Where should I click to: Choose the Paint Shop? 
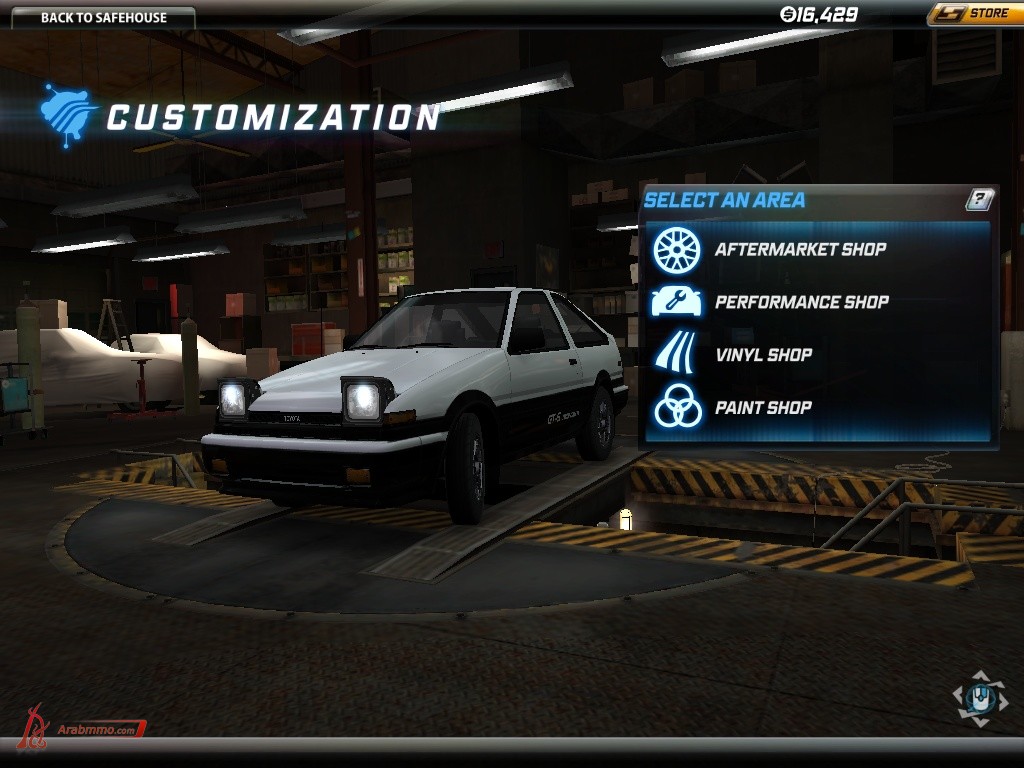763,408
